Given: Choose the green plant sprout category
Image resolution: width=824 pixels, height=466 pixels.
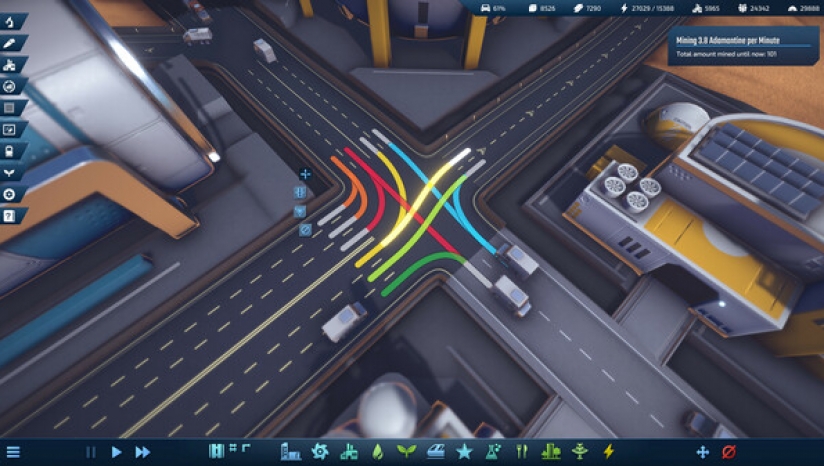Looking at the screenshot, I should pos(406,451).
